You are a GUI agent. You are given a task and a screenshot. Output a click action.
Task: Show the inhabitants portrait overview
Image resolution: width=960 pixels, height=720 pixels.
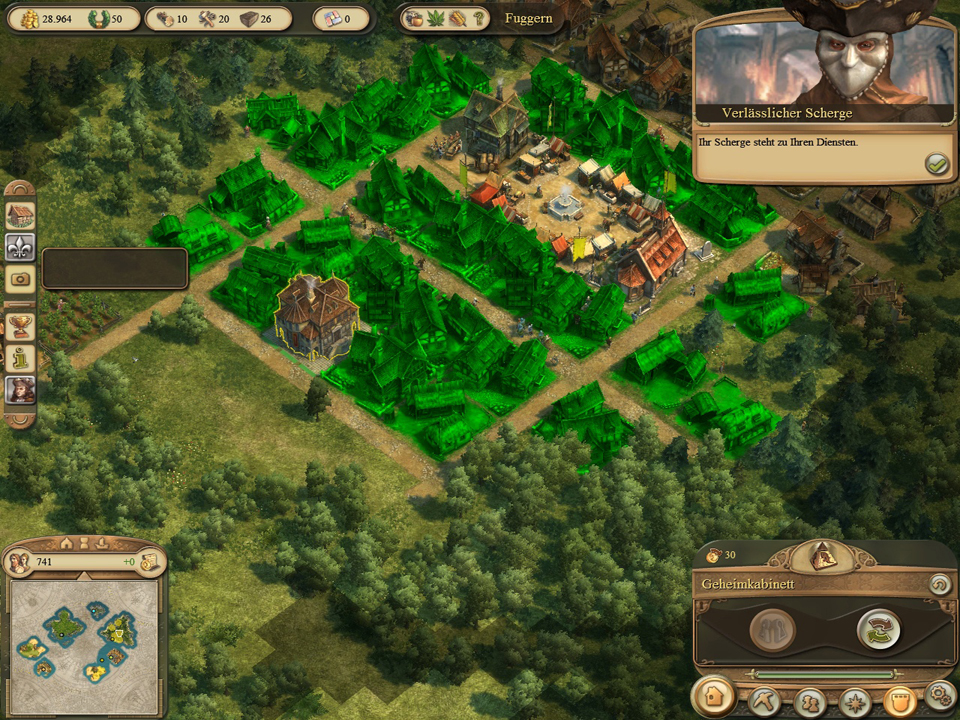click(18, 562)
